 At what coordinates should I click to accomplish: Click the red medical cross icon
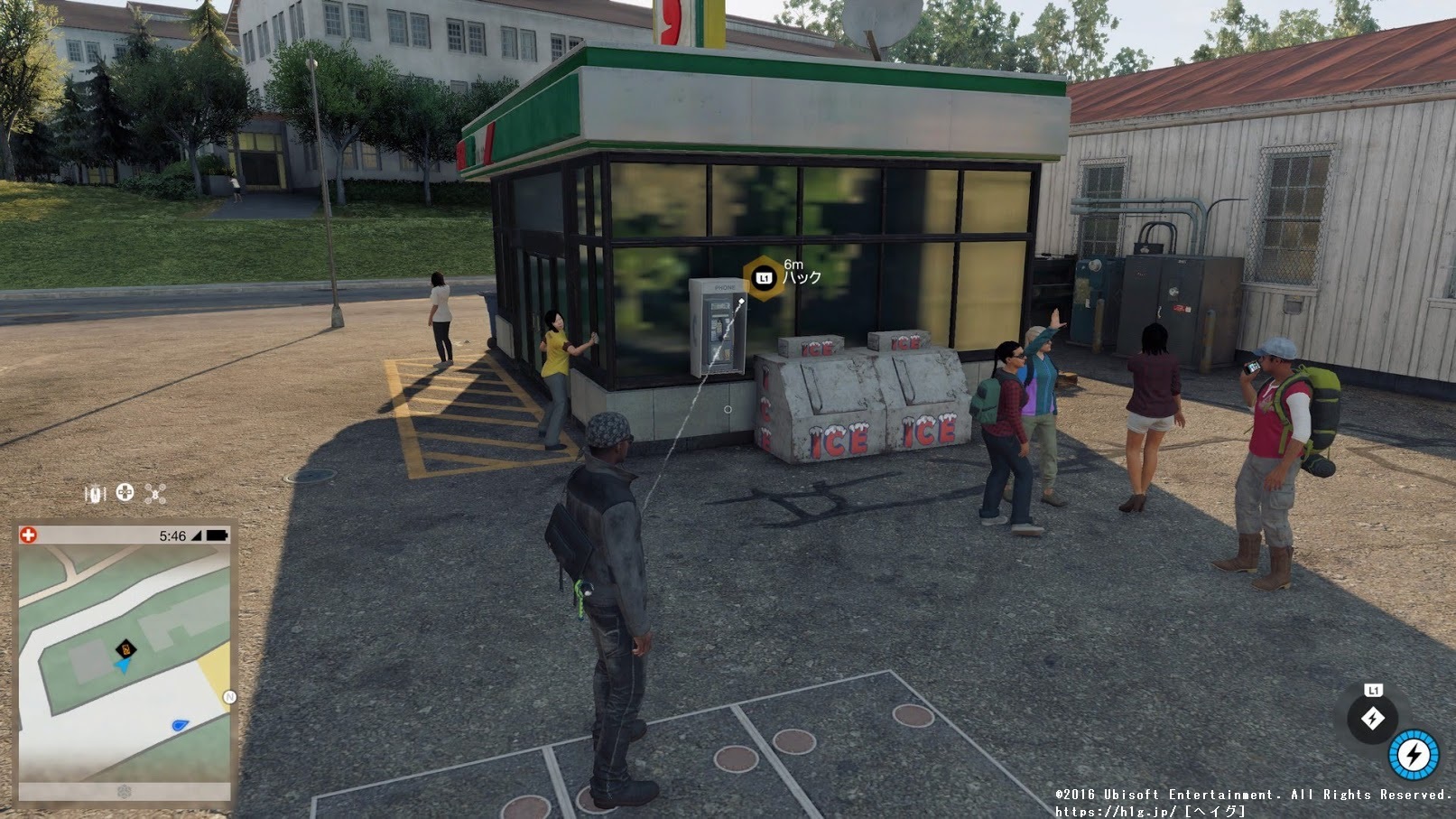(28, 535)
